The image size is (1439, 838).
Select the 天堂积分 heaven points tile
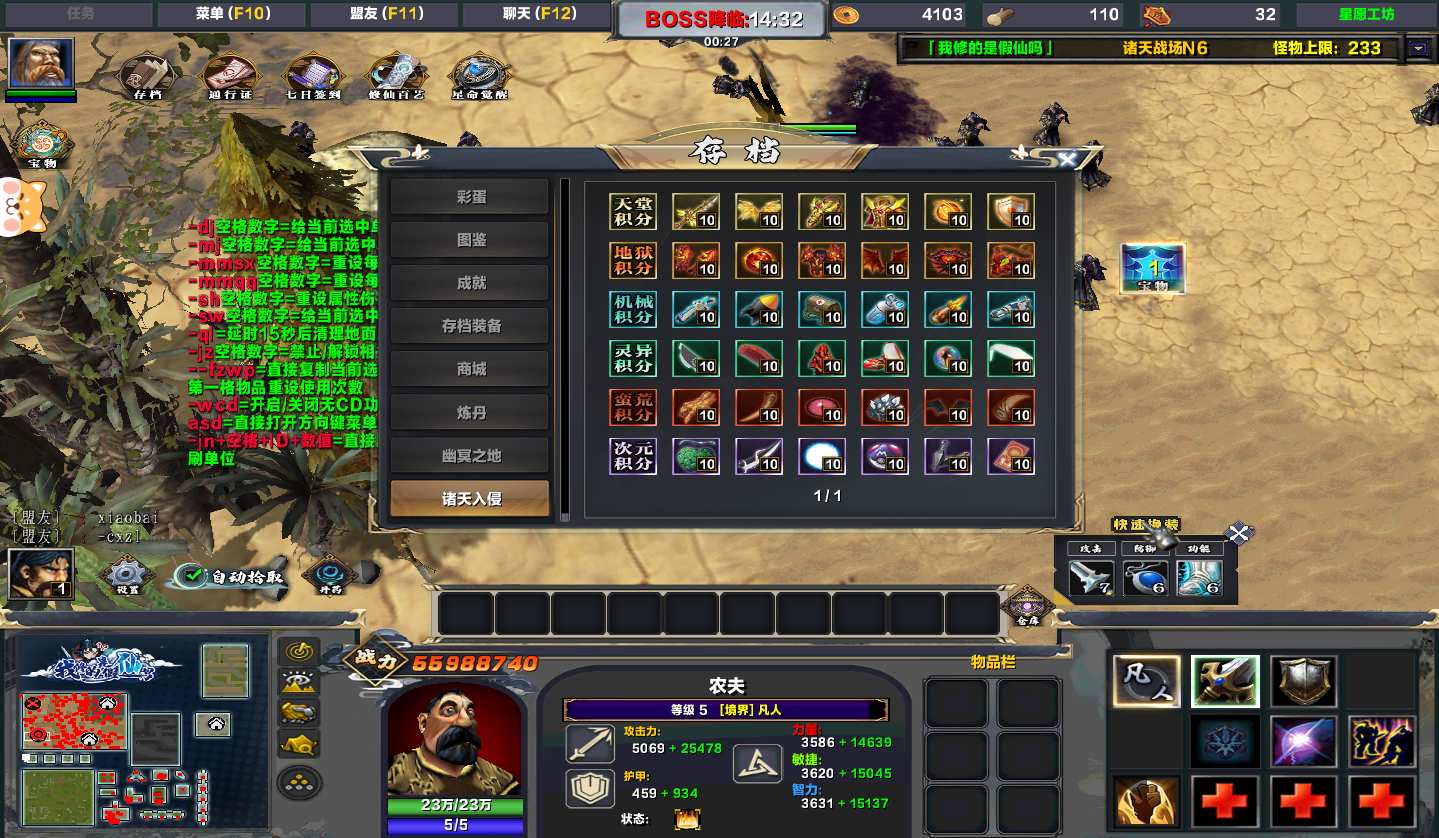(633, 212)
